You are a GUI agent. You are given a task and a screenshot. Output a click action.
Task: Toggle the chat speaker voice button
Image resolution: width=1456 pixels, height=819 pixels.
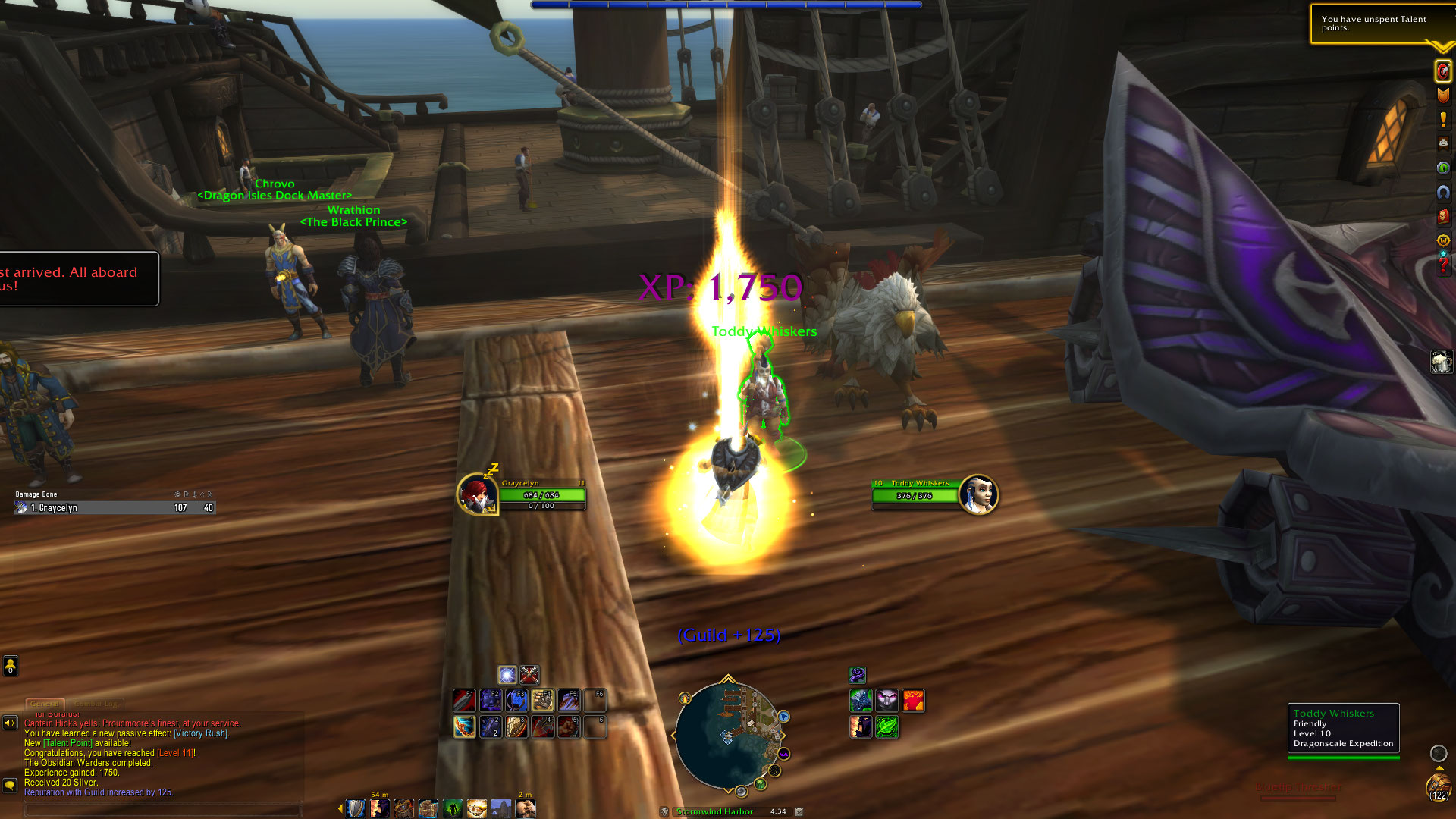pos(10,723)
